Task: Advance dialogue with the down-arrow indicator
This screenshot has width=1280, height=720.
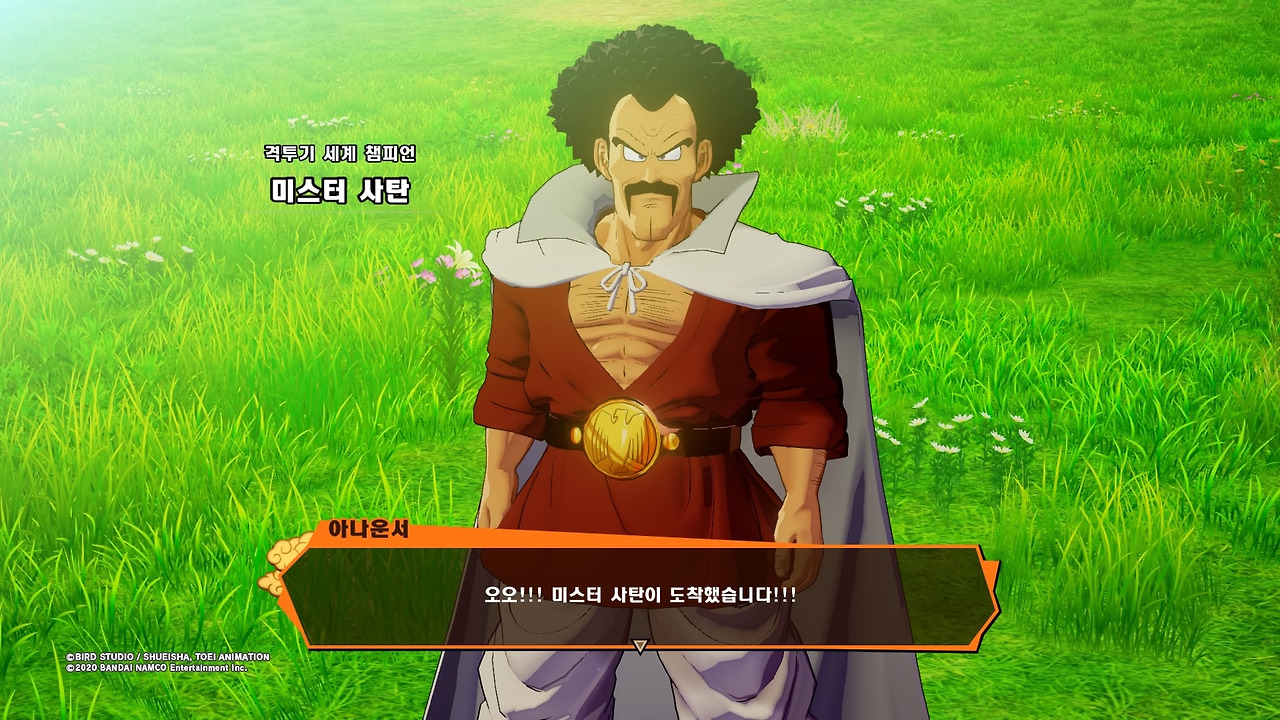Action: tap(640, 647)
